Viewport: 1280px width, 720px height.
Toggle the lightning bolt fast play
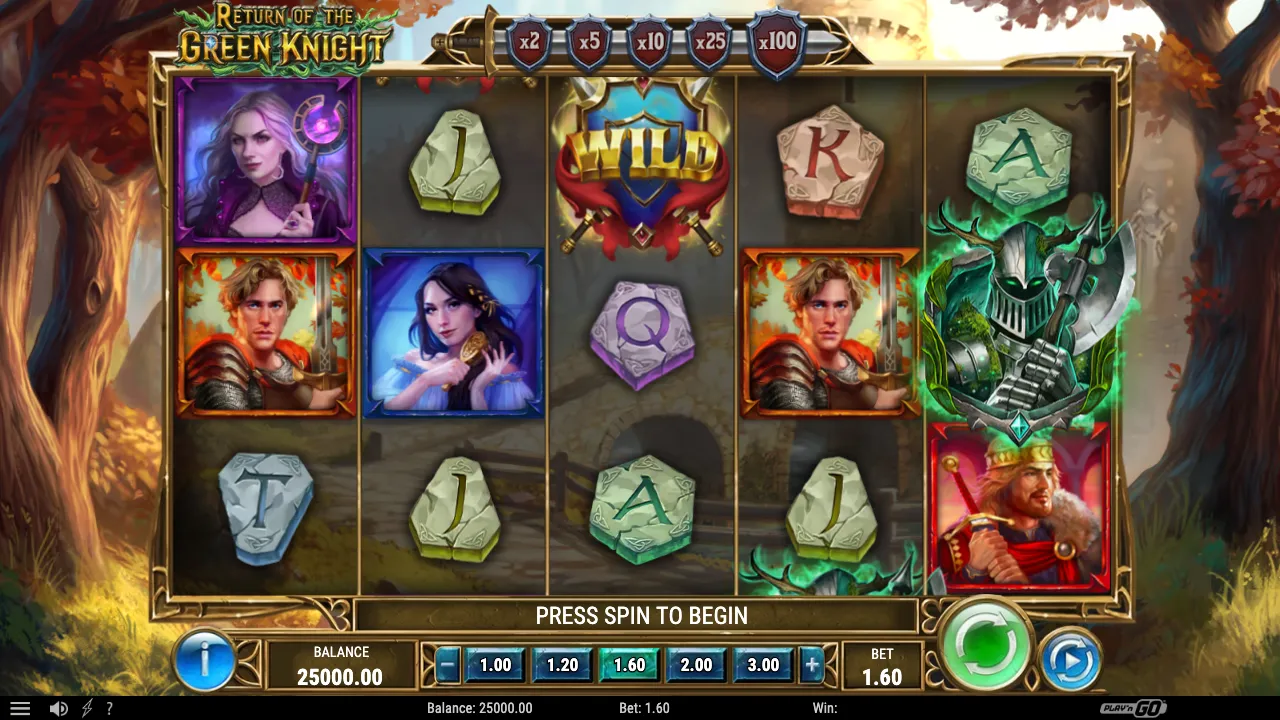pyautogui.click(x=87, y=708)
